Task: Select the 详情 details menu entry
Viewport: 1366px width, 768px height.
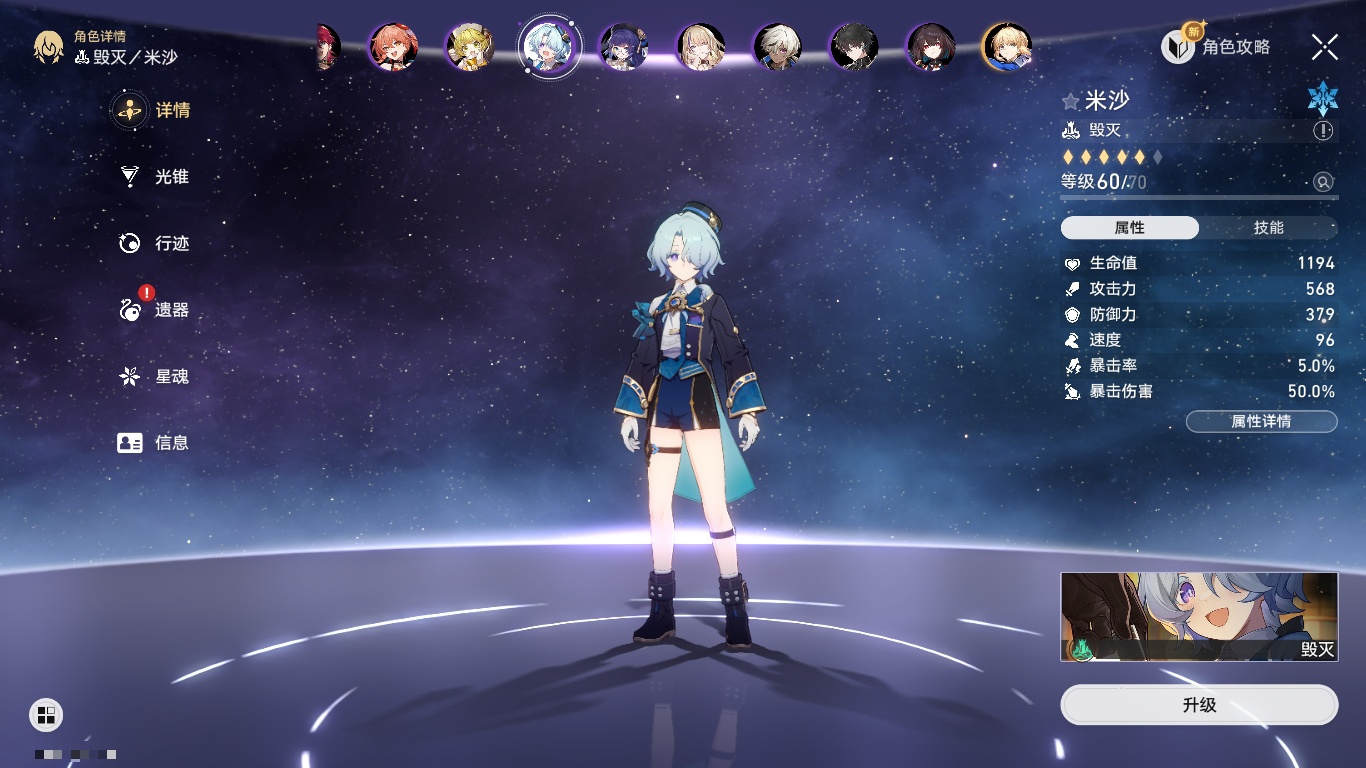Action: pos(155,110)
